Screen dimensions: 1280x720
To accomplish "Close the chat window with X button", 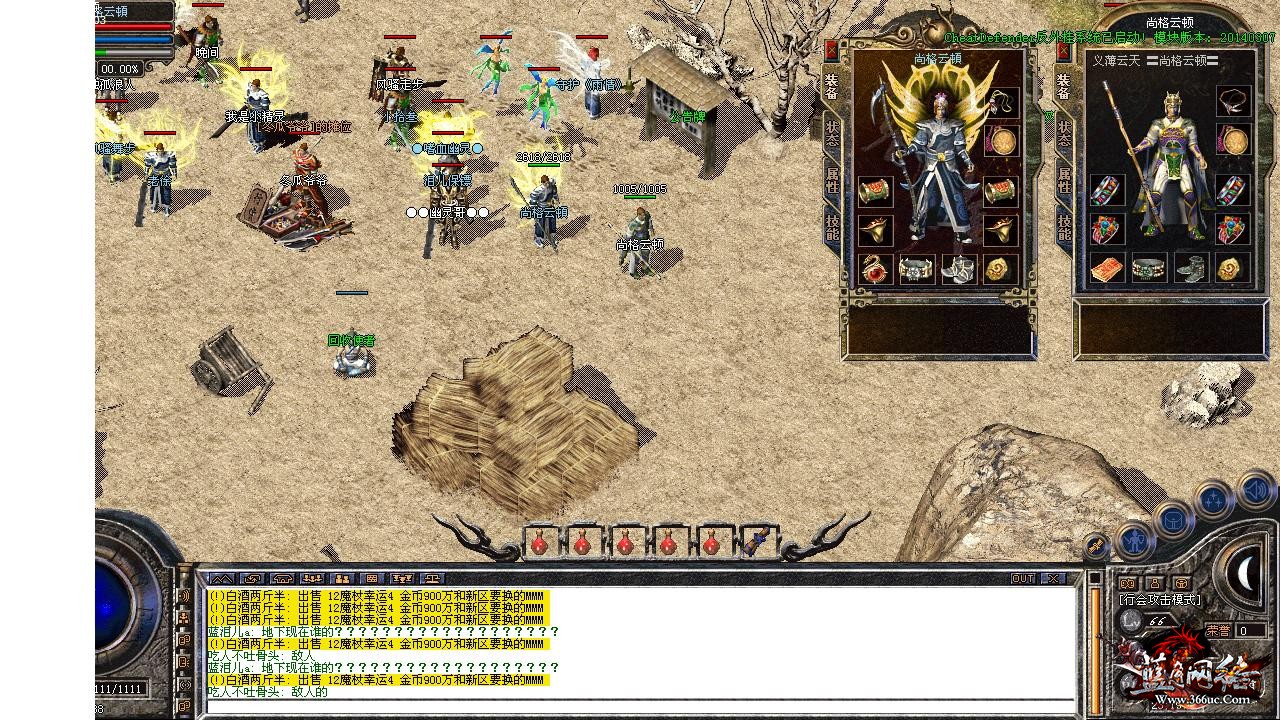I will [x=1053, y=578].
